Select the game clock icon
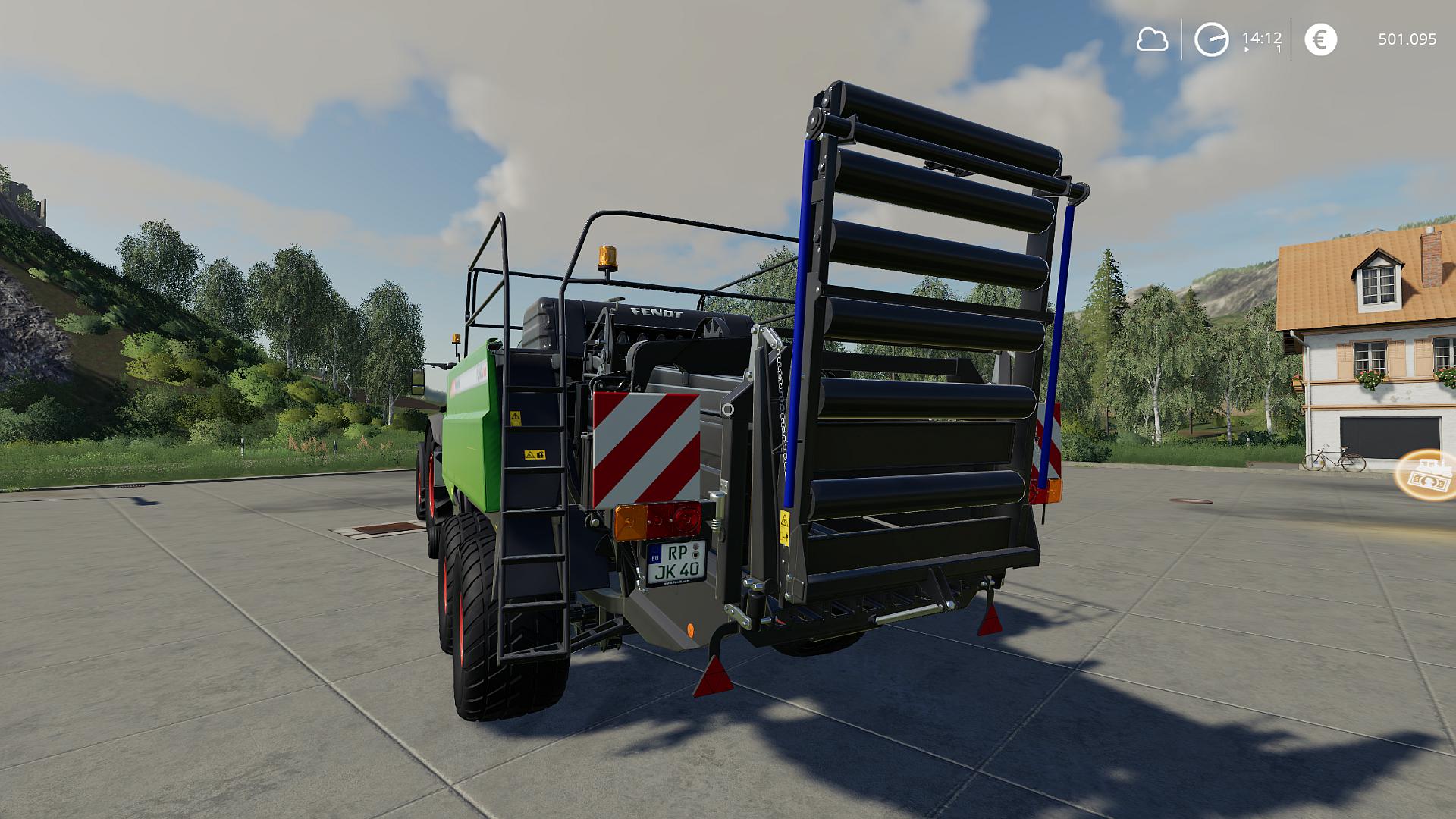 1211,39
